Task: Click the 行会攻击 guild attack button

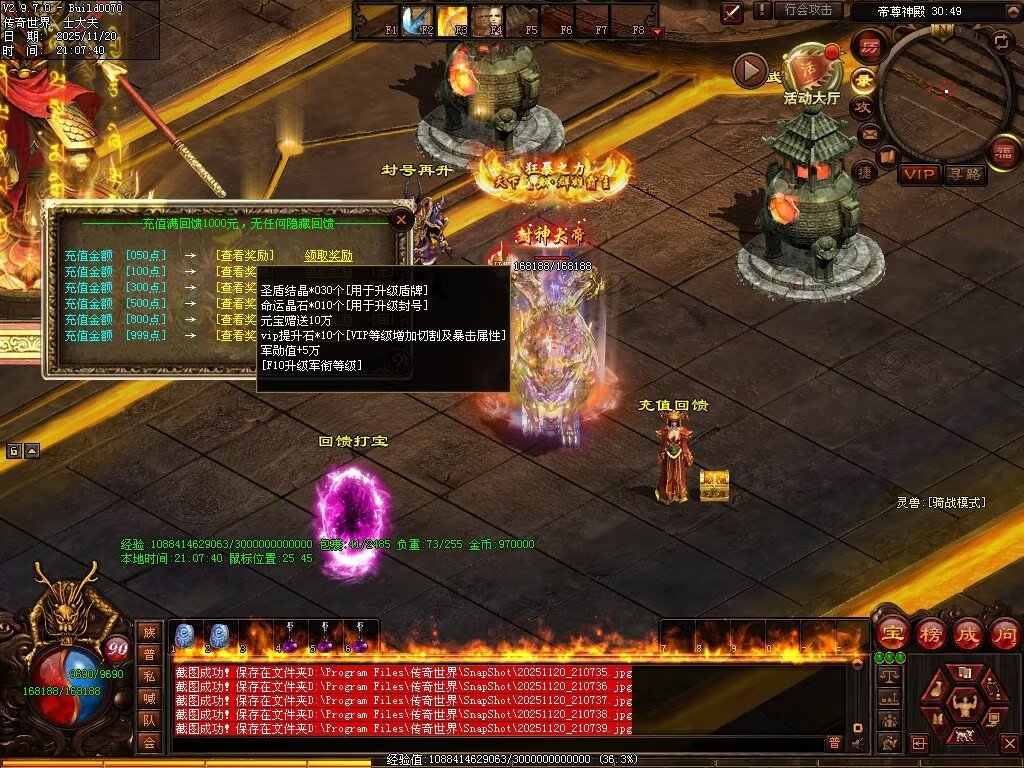Action: [x=807, y=10]
